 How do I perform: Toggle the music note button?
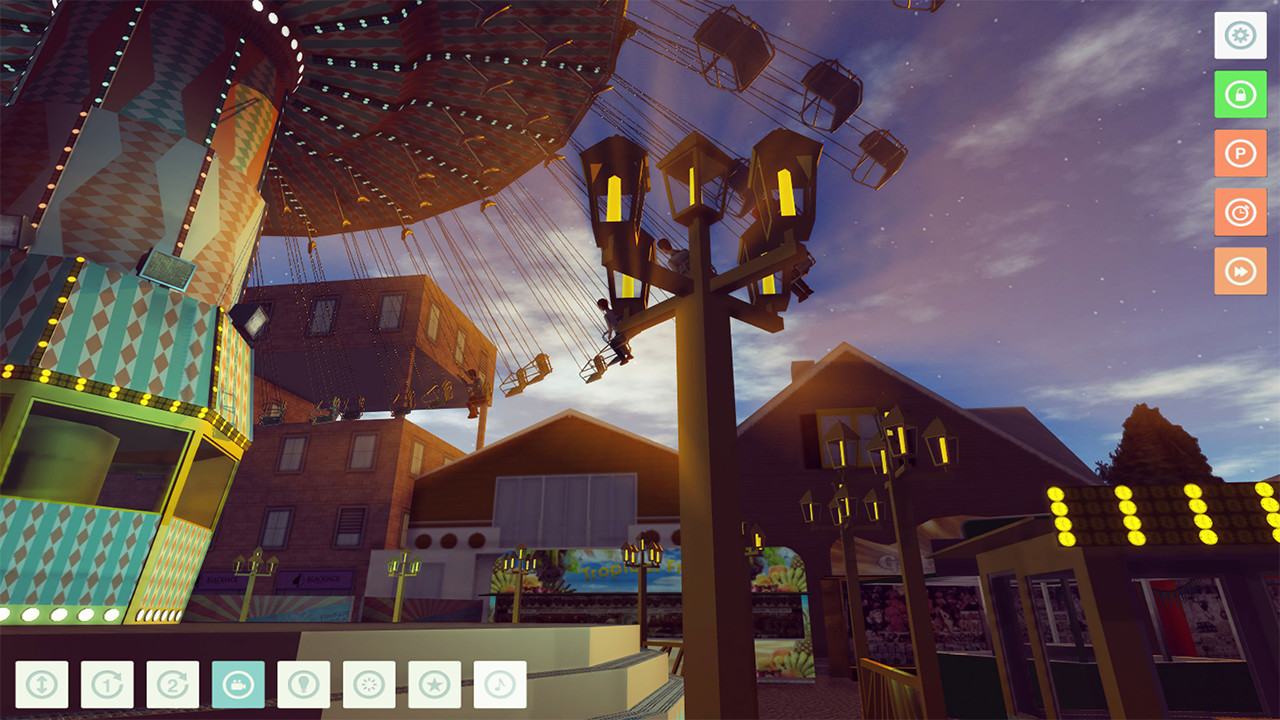pyautogui.click(x=500, y=685)
